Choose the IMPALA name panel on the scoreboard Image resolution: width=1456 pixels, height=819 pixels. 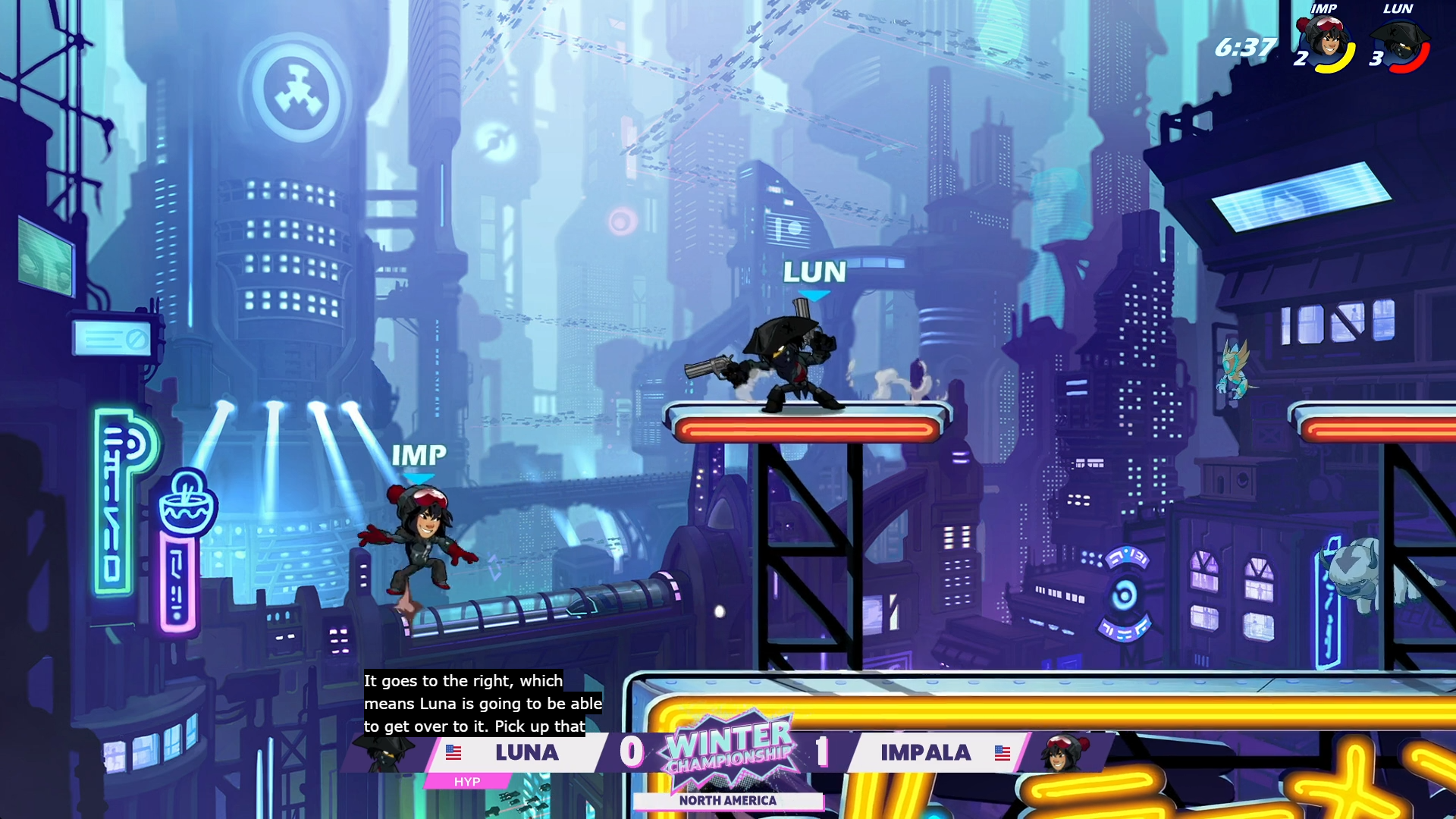point(925,752)
